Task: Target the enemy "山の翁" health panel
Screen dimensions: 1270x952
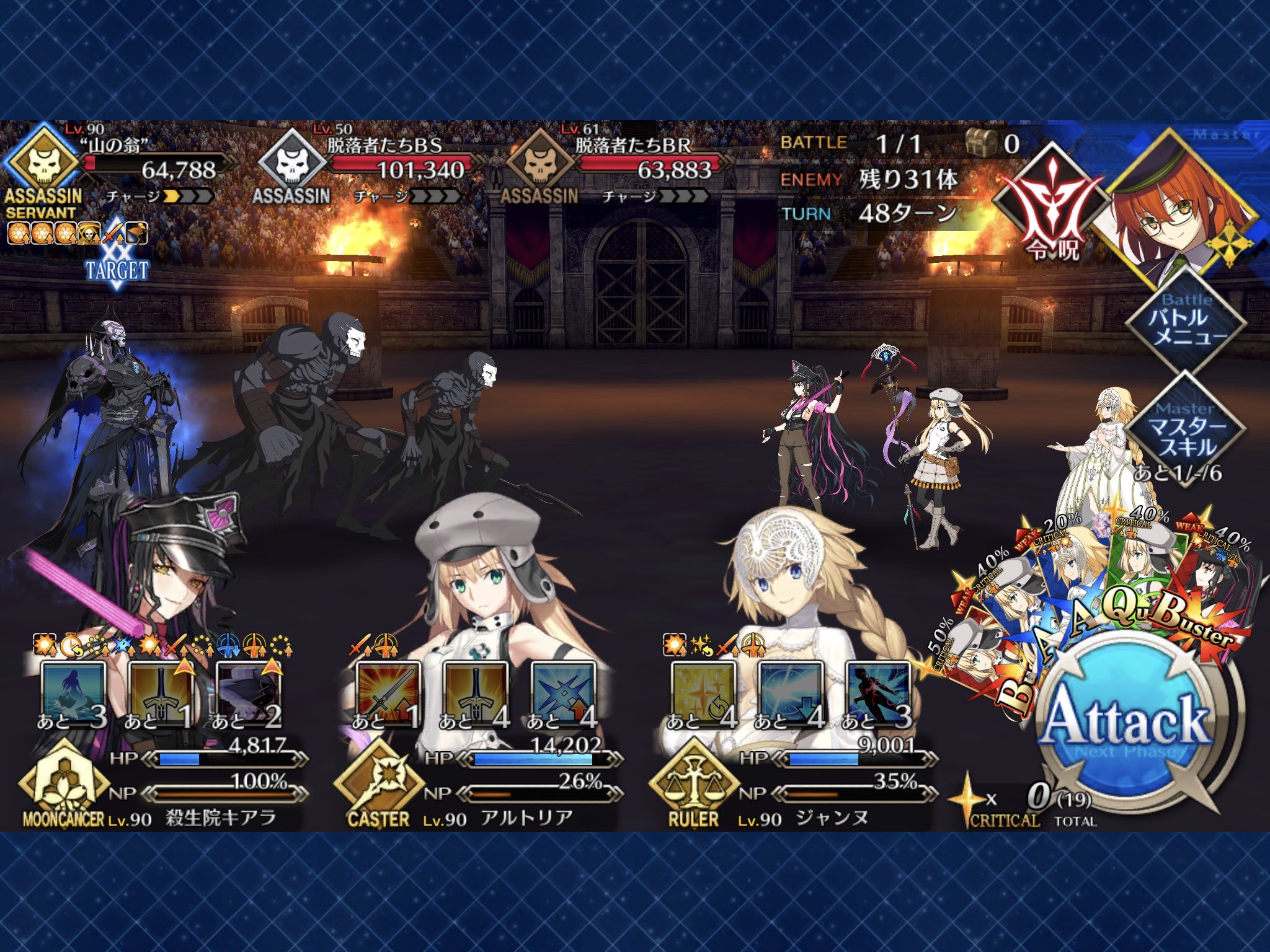Action: point(118,170)
